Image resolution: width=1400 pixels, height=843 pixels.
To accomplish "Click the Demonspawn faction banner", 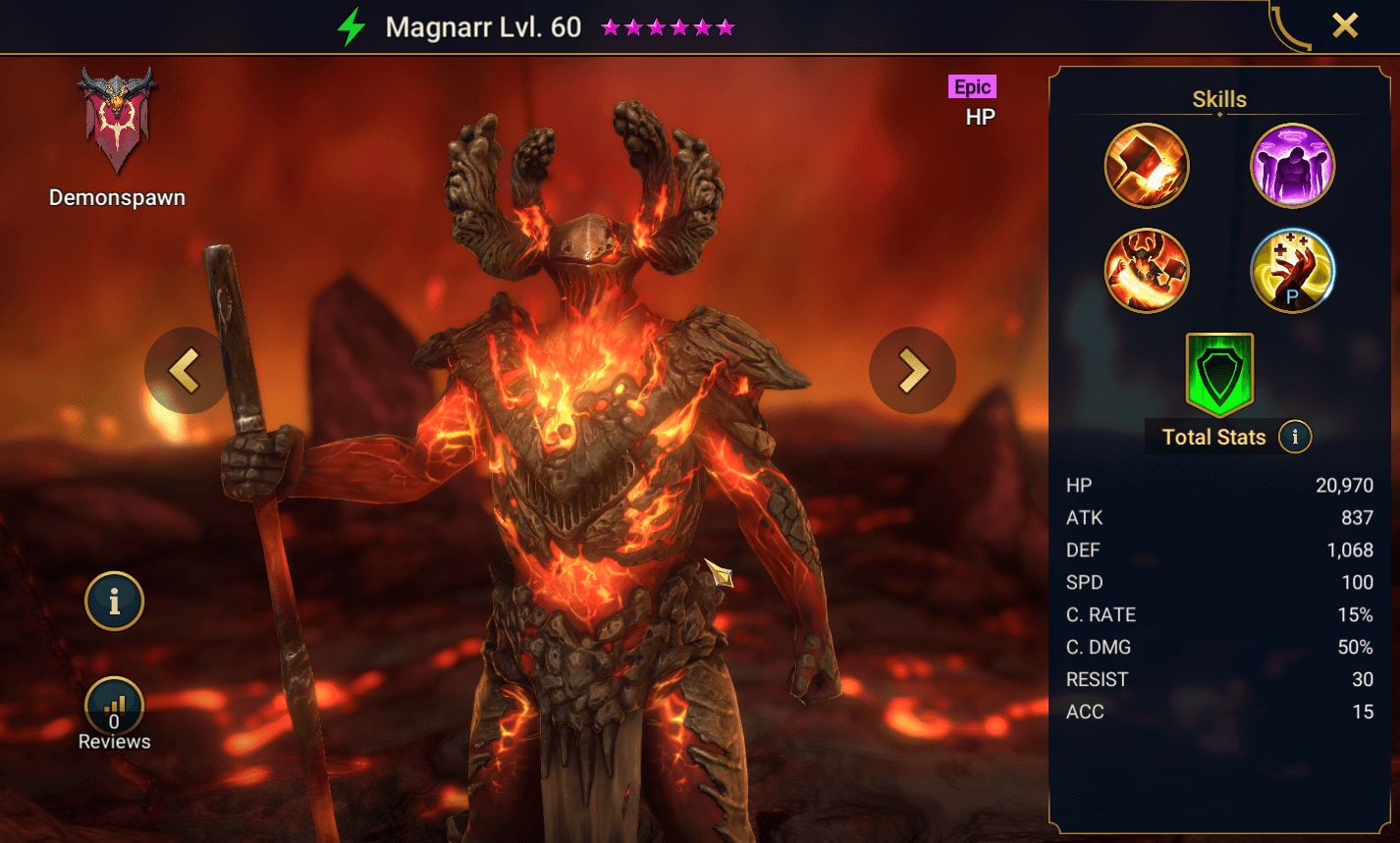I will (x=117, y=120).
